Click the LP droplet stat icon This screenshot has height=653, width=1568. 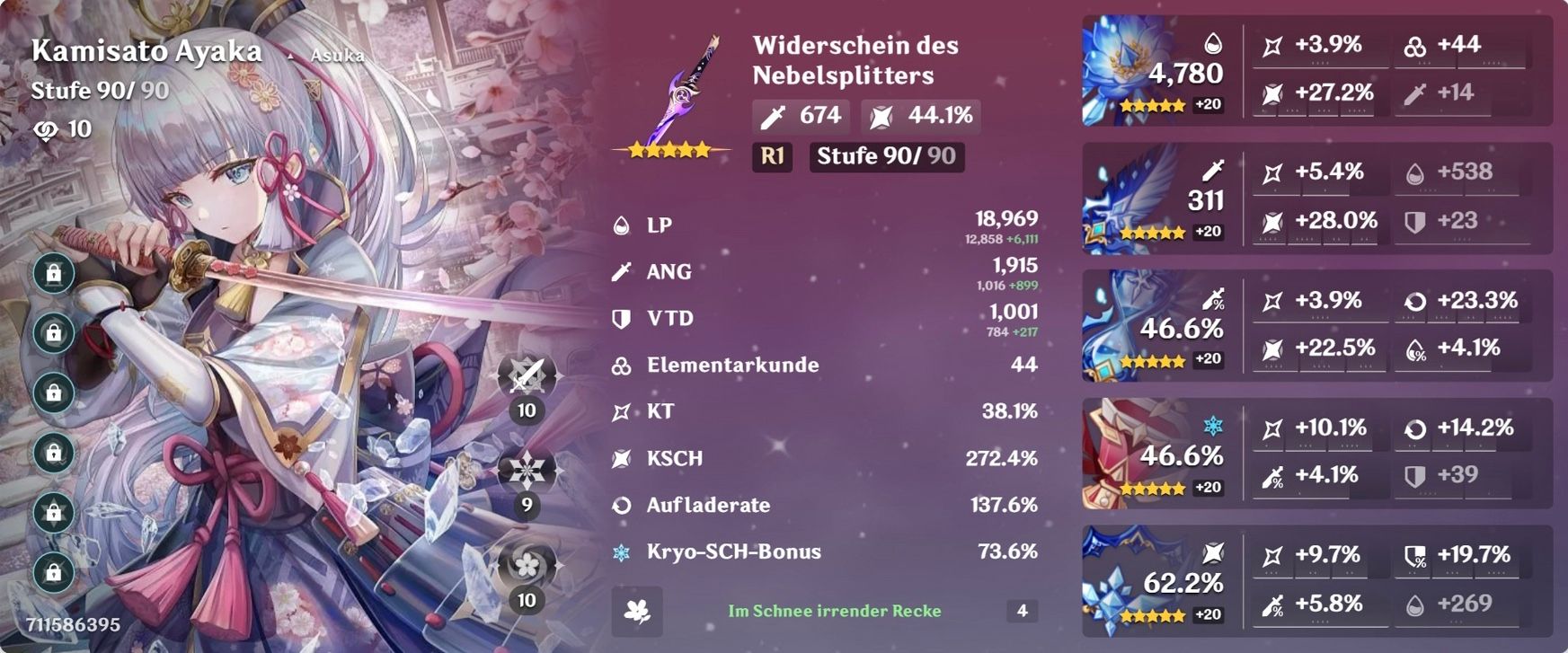pos(622,225)
